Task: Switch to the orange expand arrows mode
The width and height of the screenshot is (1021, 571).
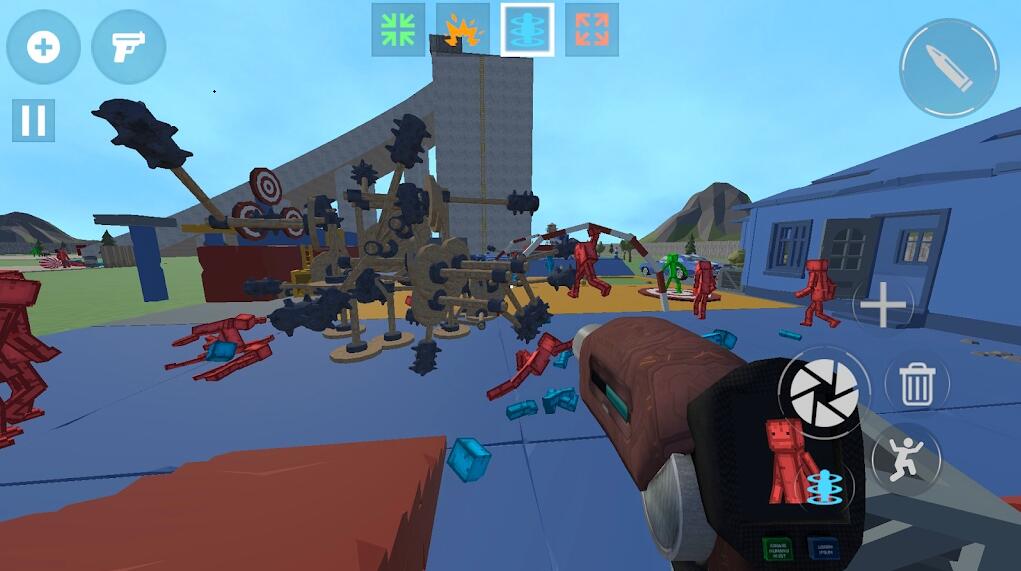Action: point(592,29)
